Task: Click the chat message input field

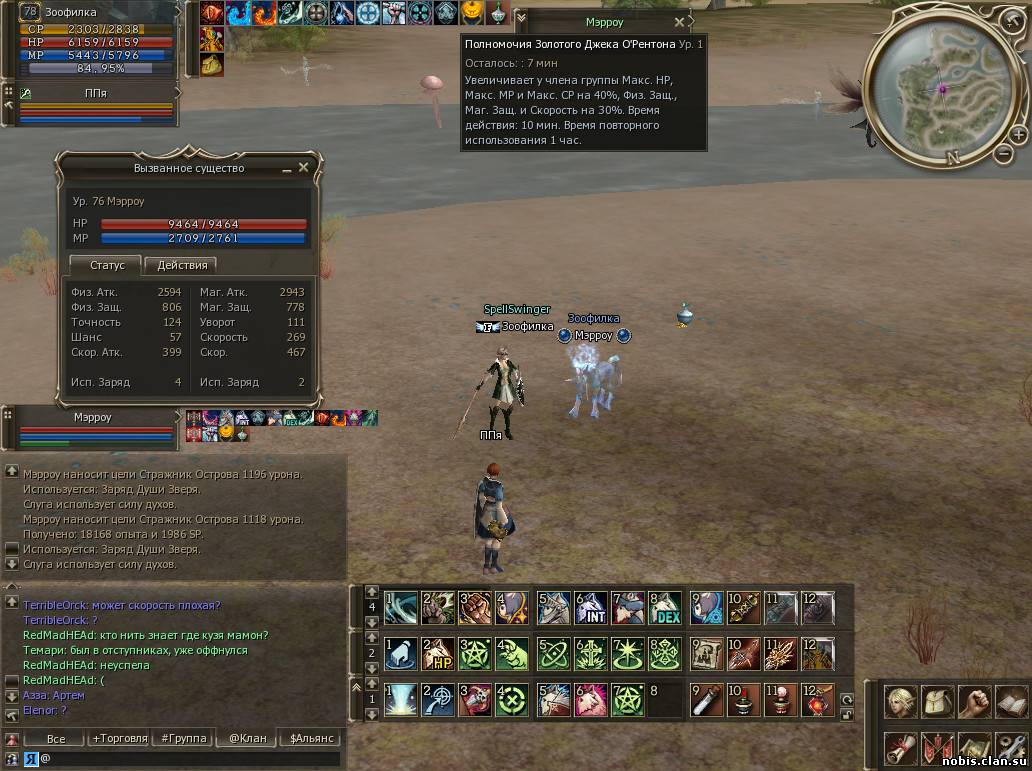Action: tap(190, 759)
